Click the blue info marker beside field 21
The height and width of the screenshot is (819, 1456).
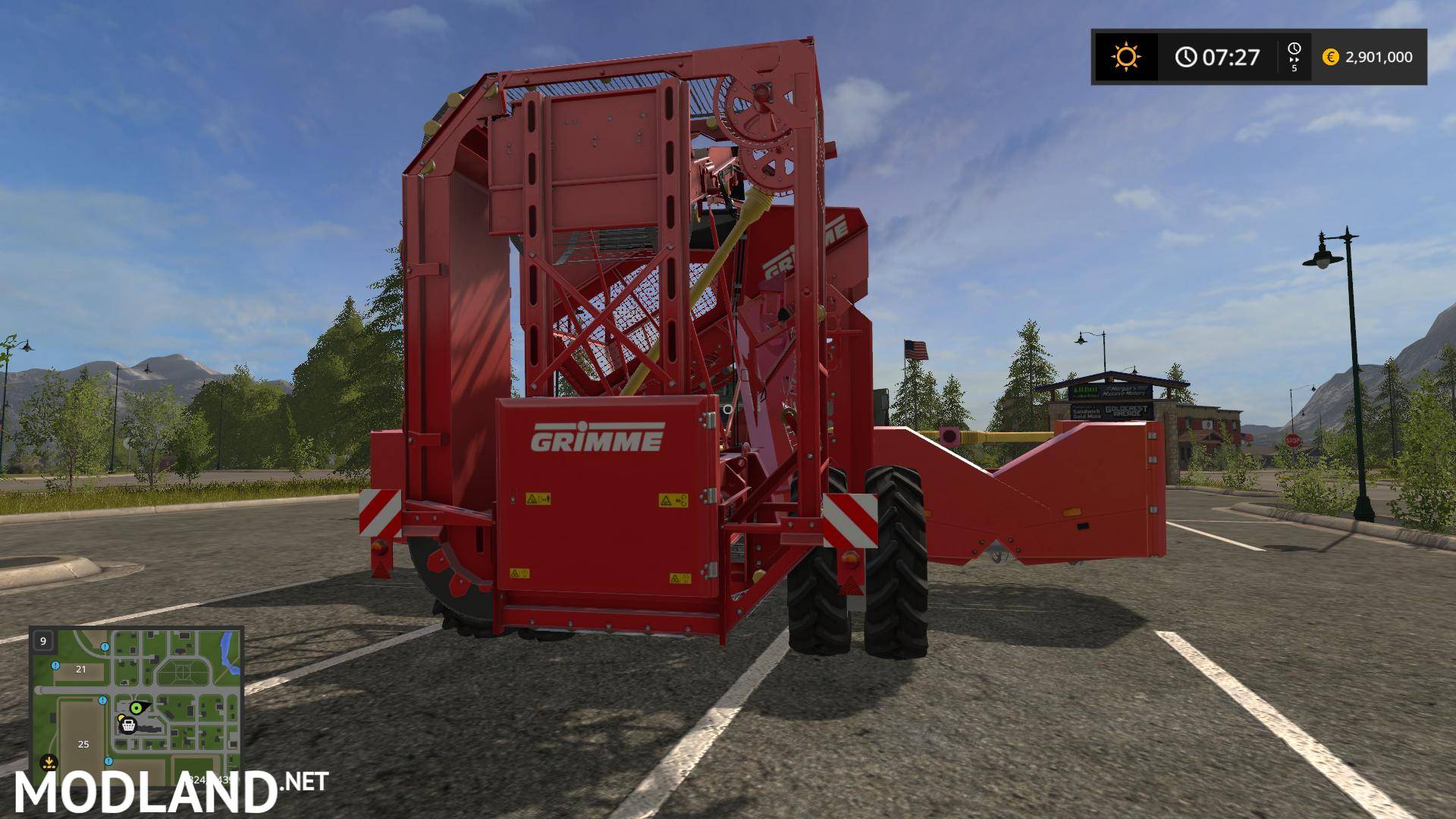(55, 666)
